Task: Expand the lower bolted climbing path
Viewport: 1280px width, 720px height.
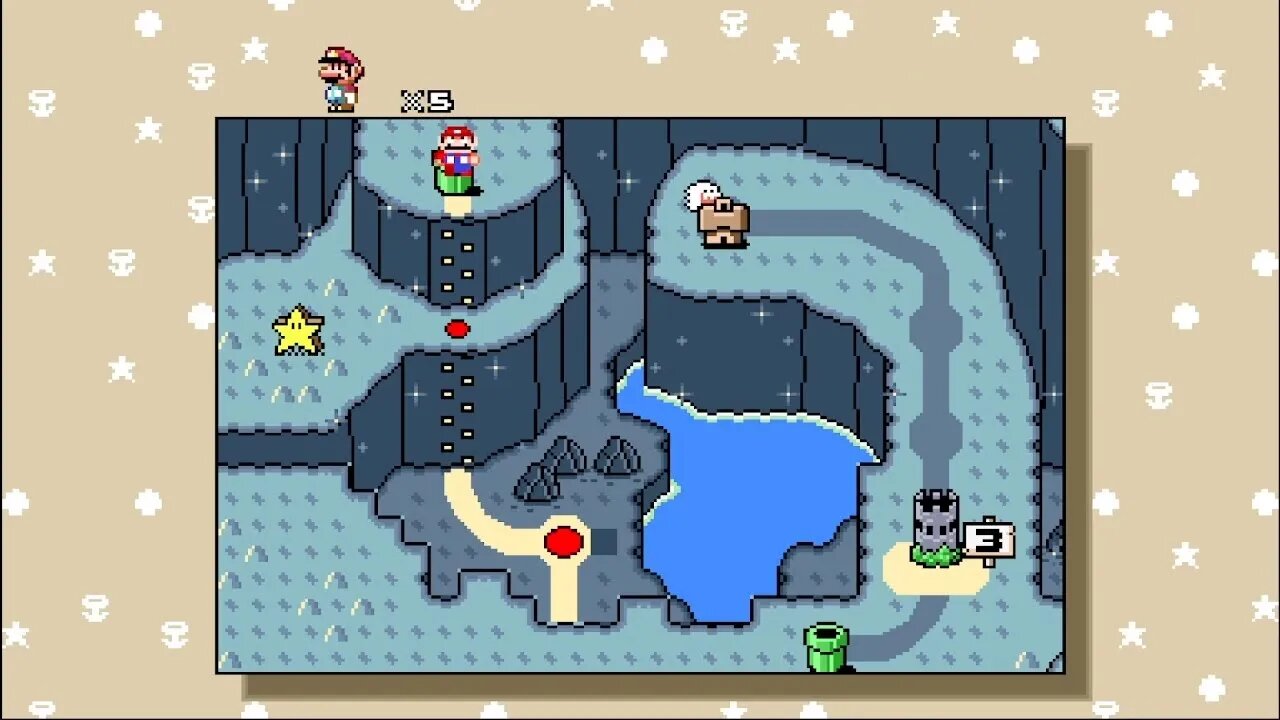Action: (x=456, y=408)
